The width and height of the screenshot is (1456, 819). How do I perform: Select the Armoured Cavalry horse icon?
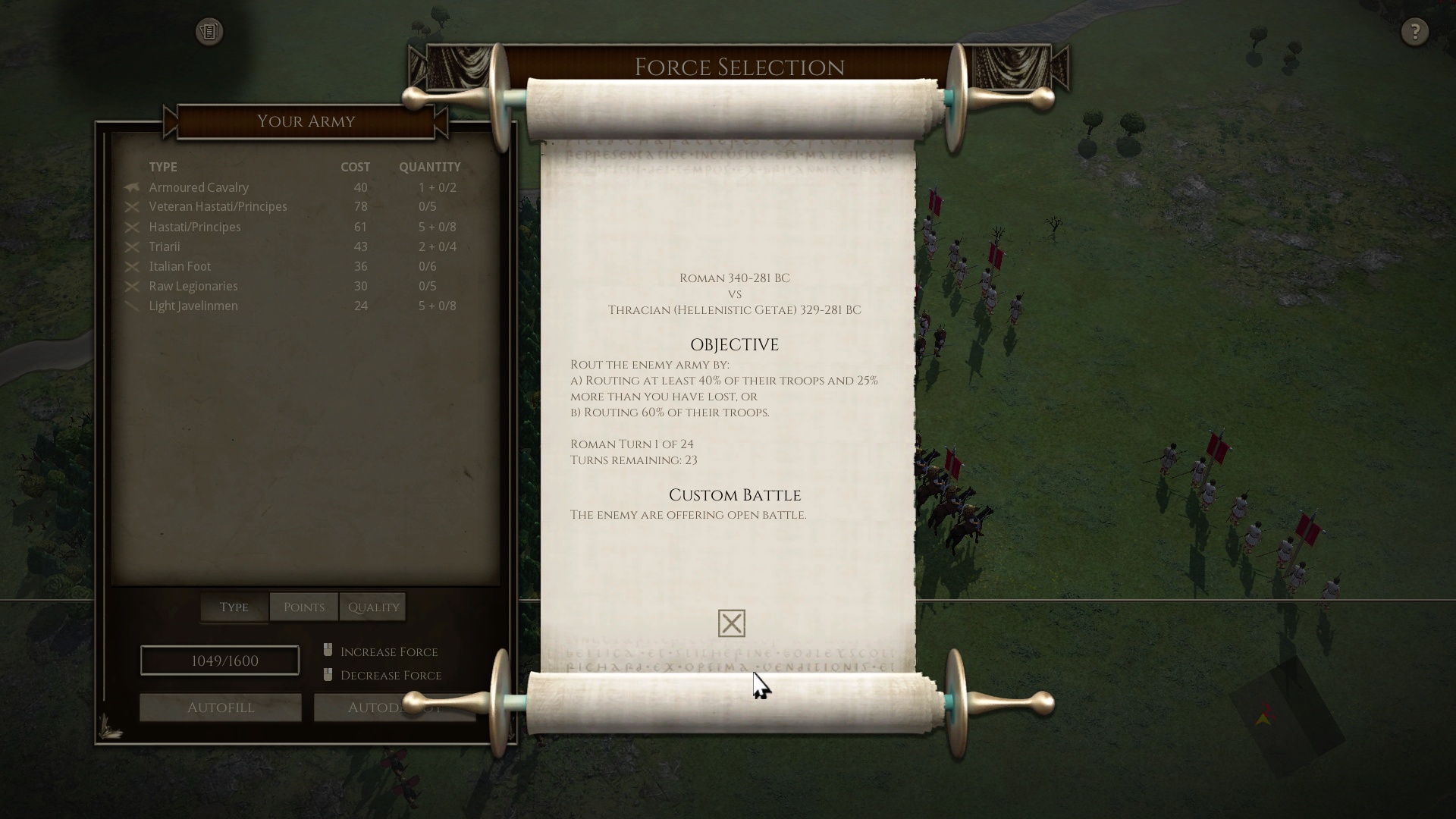132,187
